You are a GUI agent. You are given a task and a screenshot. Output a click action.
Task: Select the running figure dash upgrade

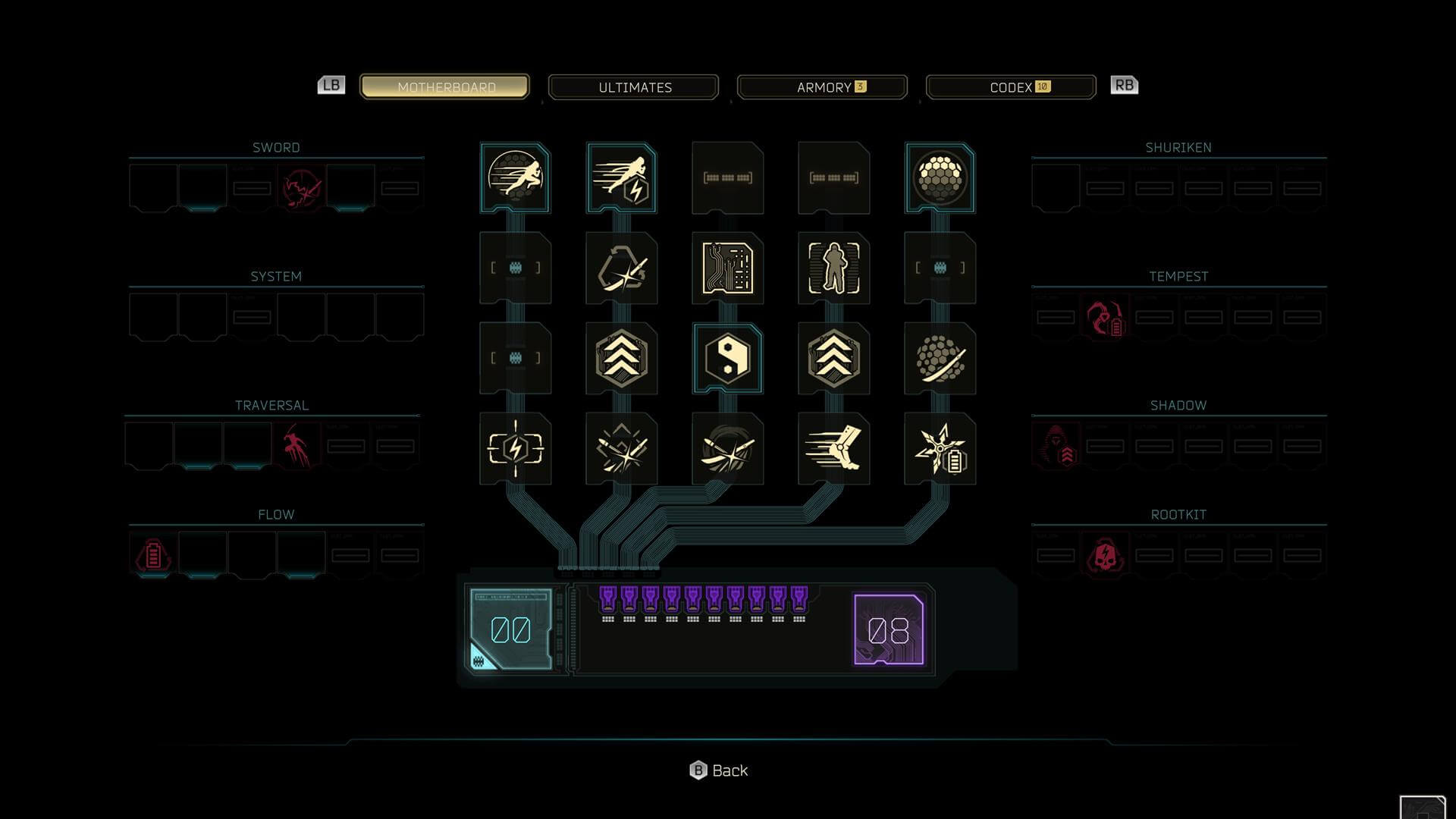click(x=516, y=178)
